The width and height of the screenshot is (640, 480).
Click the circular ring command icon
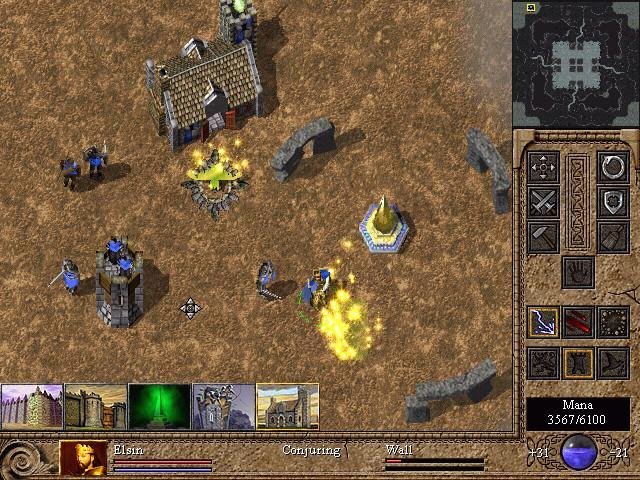pyautogui.click(x=612, y=167)
